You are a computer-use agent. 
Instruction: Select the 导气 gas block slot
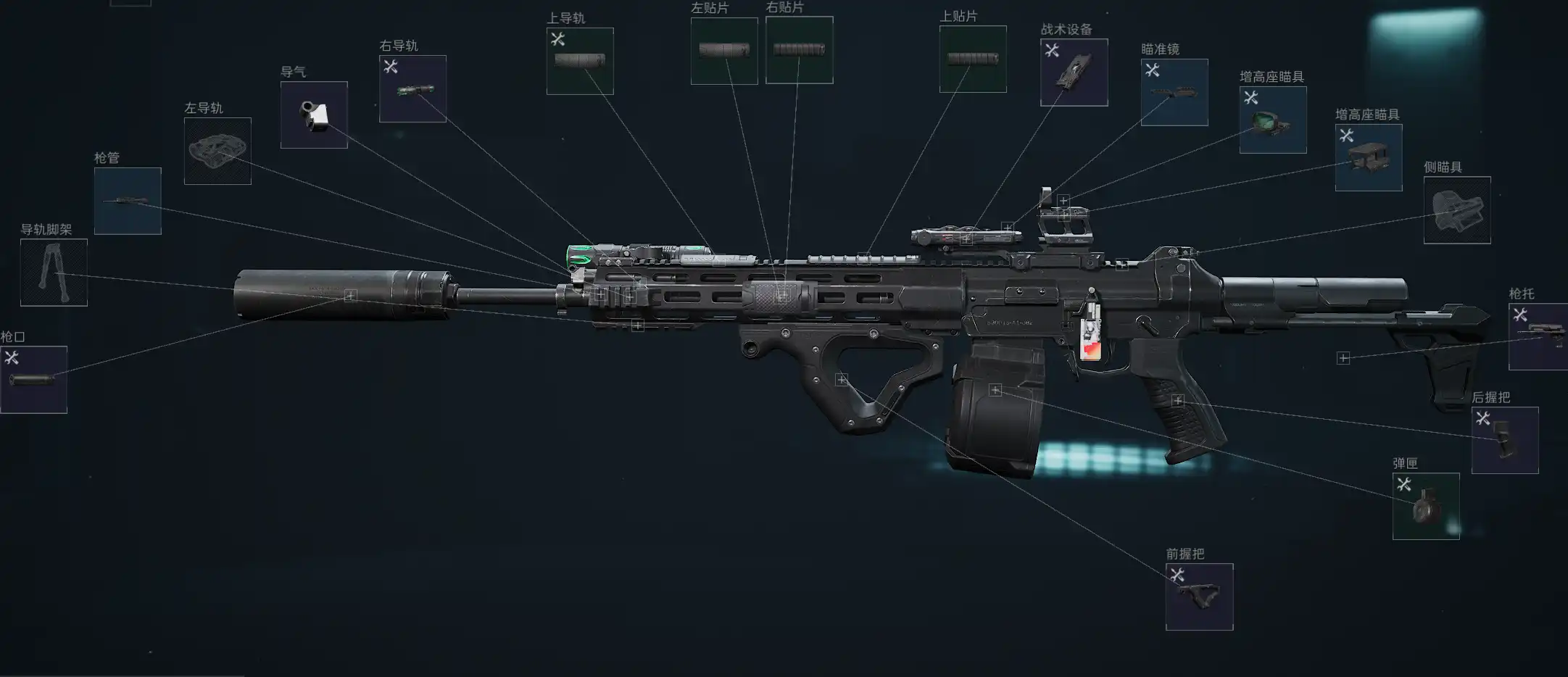point(314,115)
